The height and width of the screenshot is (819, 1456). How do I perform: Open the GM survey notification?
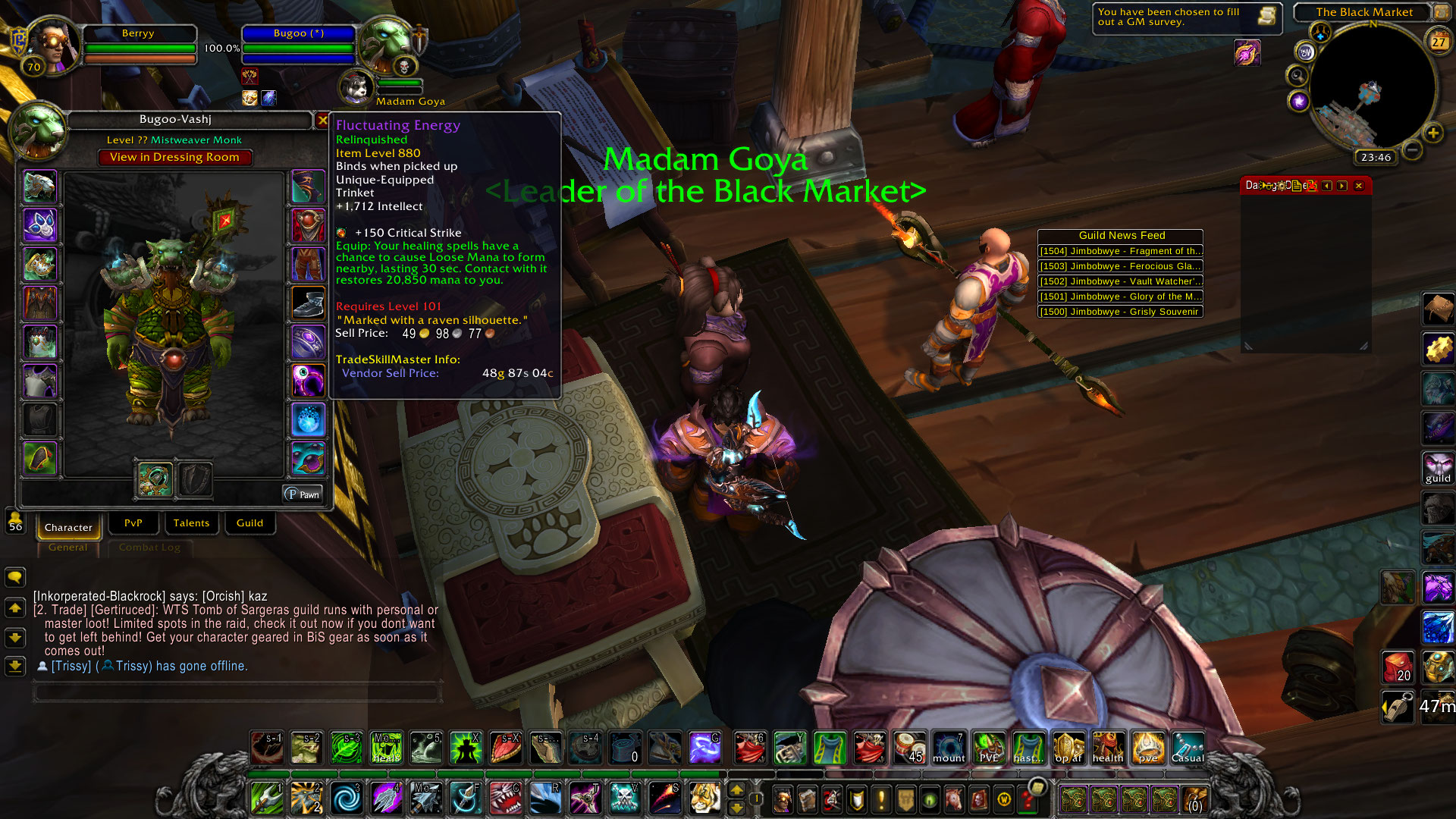click(1187, 17)
